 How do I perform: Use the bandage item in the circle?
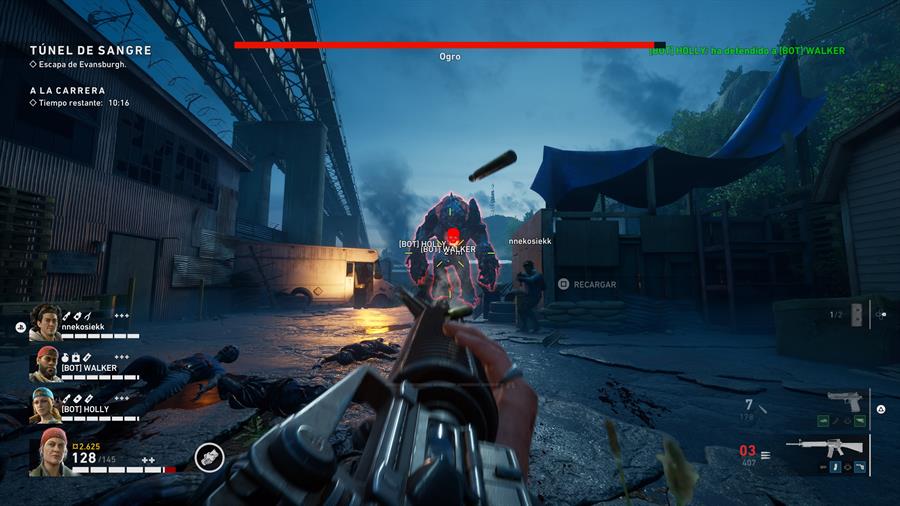coord(209,457)
